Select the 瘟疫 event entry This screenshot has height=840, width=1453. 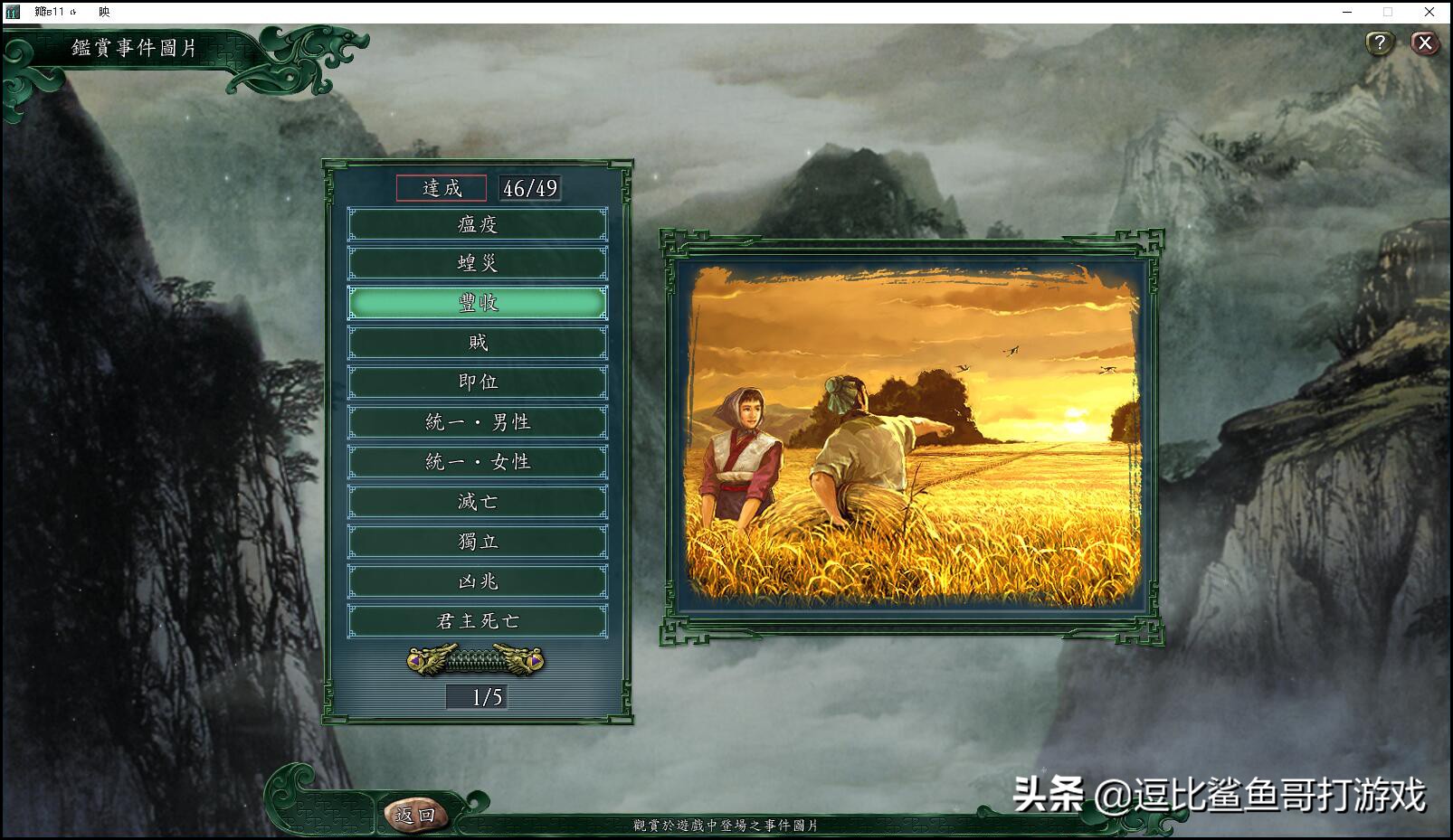478,224
